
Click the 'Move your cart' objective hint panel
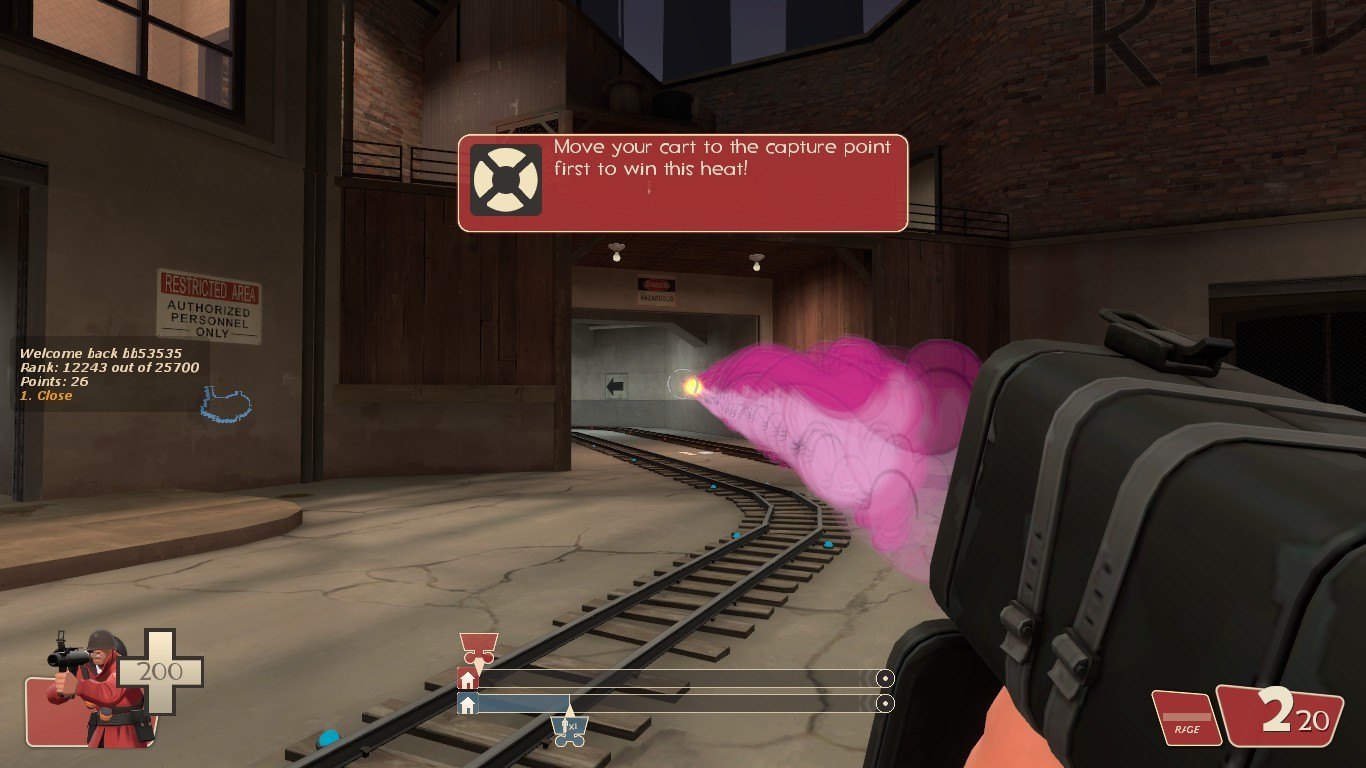point(683,183)
